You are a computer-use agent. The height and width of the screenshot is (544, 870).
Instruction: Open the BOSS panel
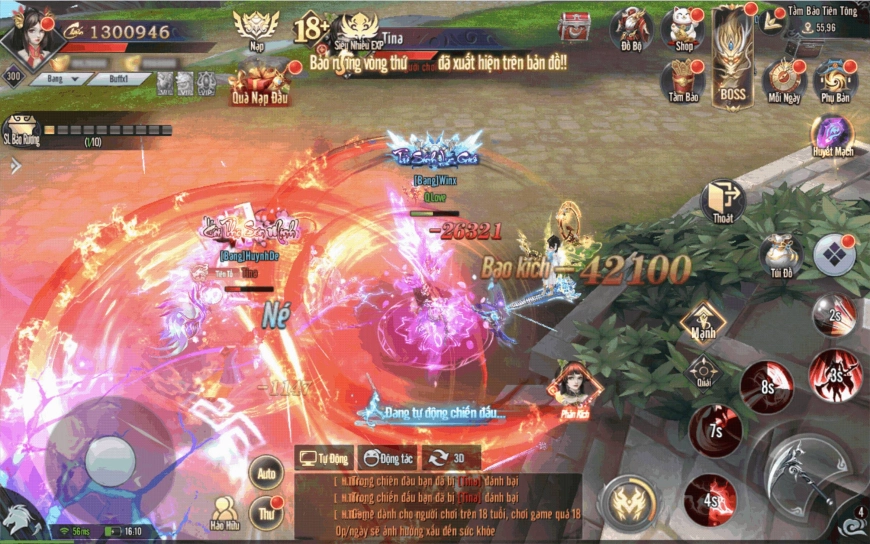point(734,58)
